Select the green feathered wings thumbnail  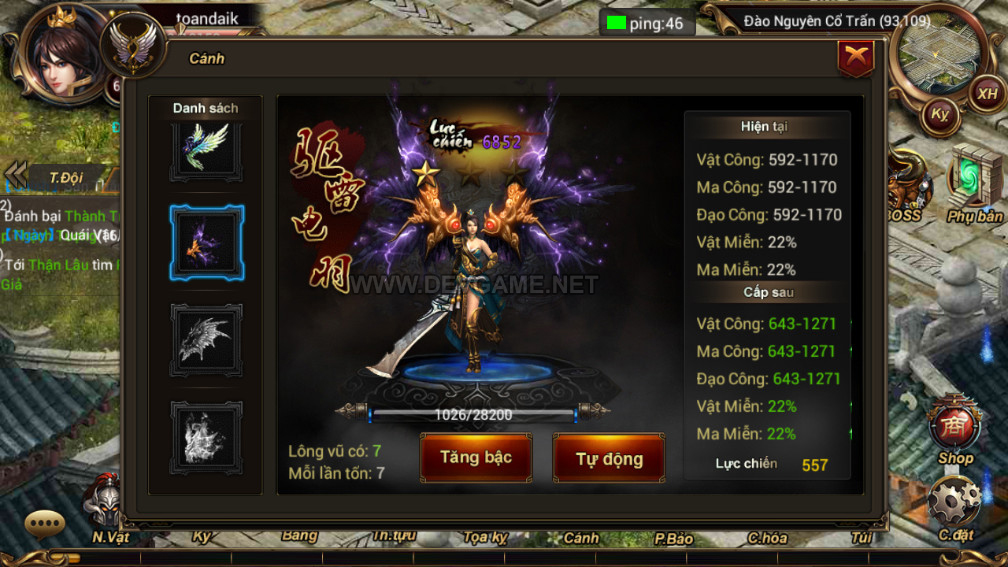click(x=206, y=147)
